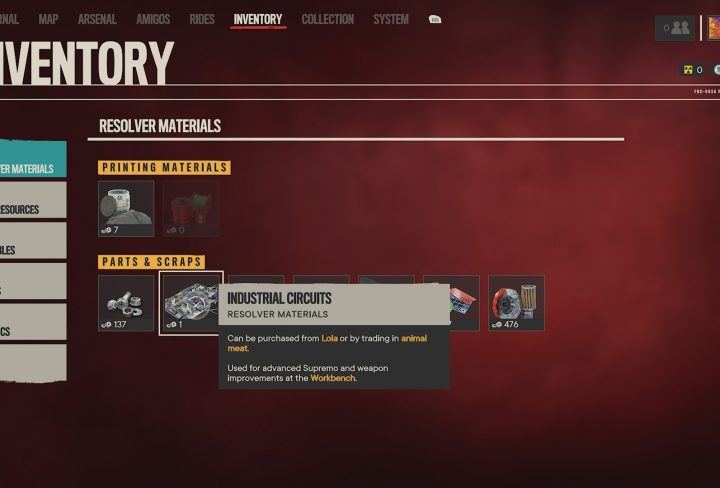The image size is (720, 488).
Task: Select the Inventory tab
Action: tap(258, 19)
